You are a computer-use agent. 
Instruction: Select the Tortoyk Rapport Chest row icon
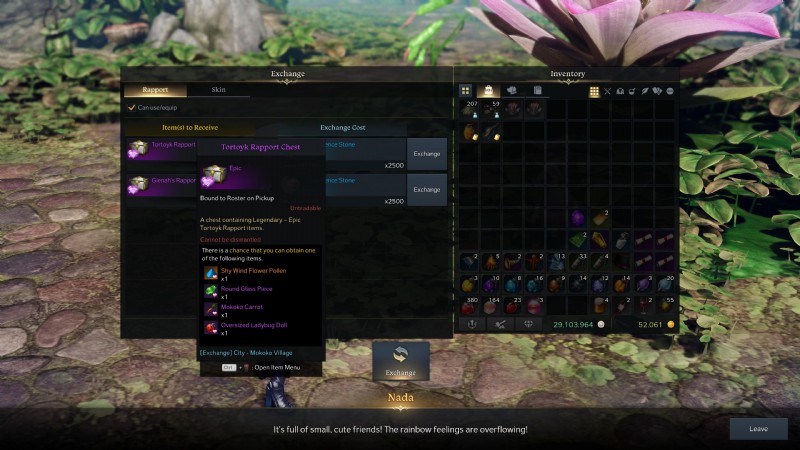coord(138,148)
